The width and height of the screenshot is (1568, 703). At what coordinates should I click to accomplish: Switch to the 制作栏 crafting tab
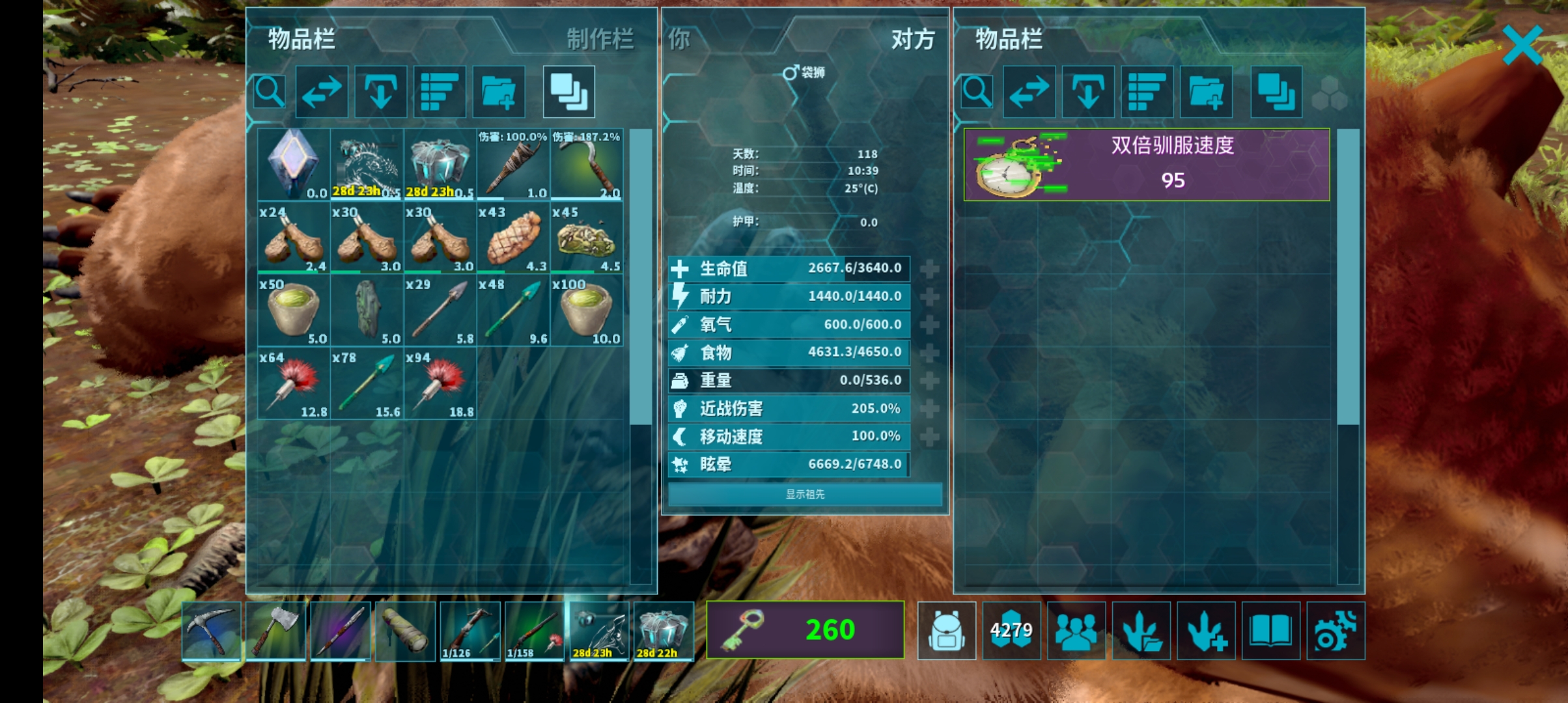coord(599,39)
